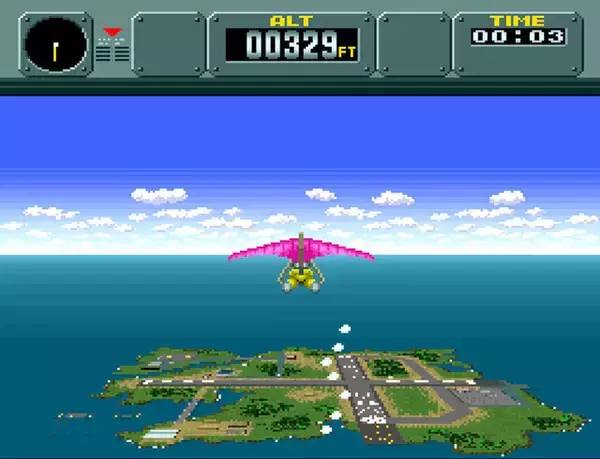The height and width of the screenshot is (459, 600).
Task: Click the round compass heading gauge
Action: pyautogui.click(x=54, y=45)
